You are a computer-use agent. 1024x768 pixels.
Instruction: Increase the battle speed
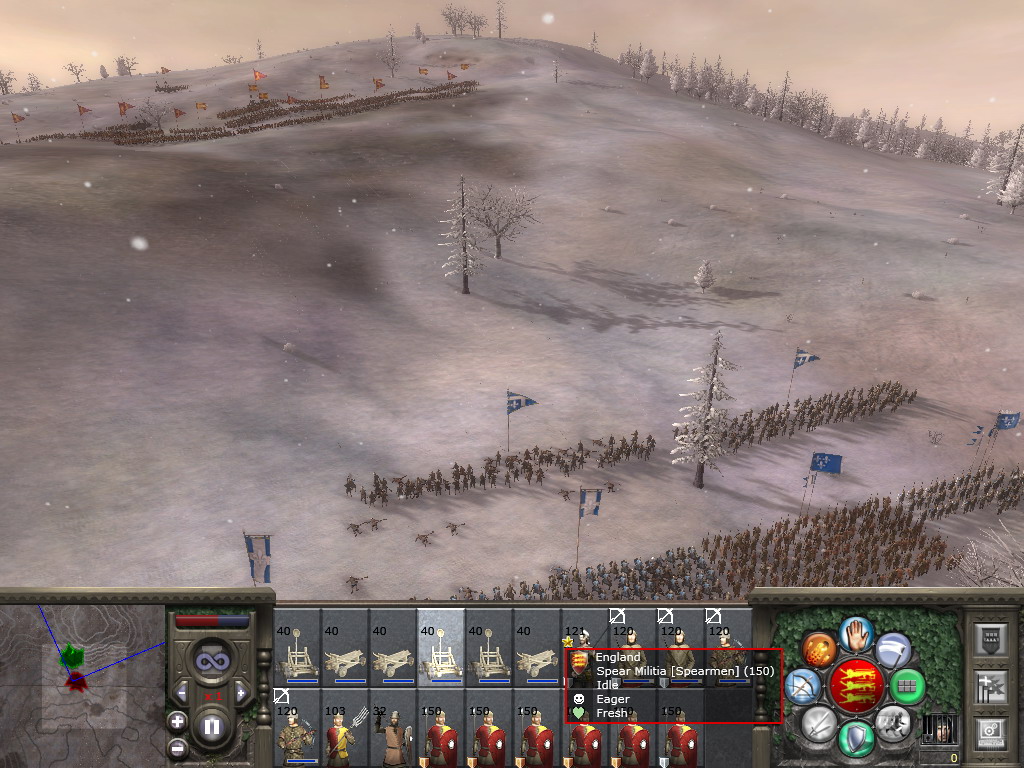coord(240,692)
